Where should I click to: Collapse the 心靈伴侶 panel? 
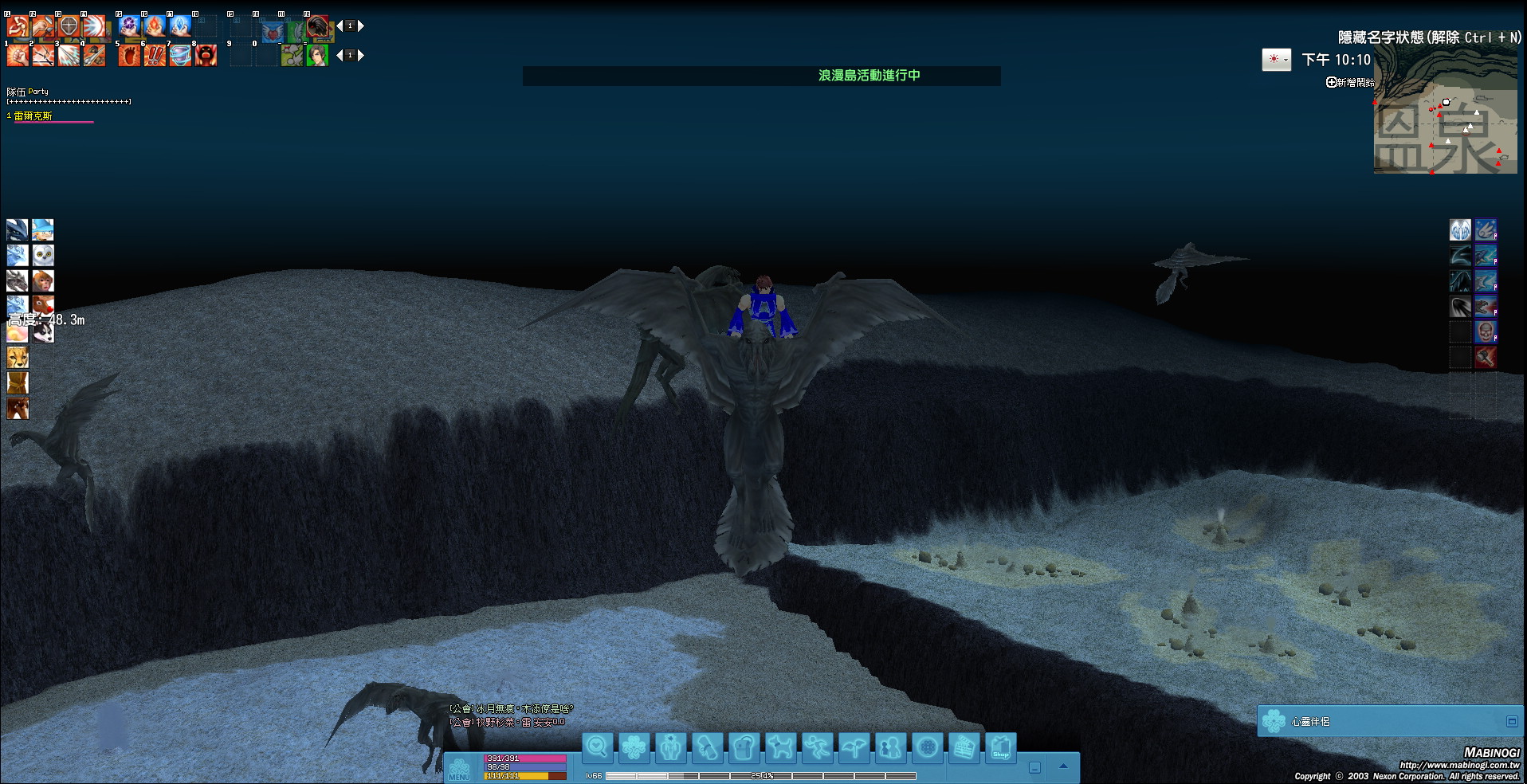point(1511,721)
